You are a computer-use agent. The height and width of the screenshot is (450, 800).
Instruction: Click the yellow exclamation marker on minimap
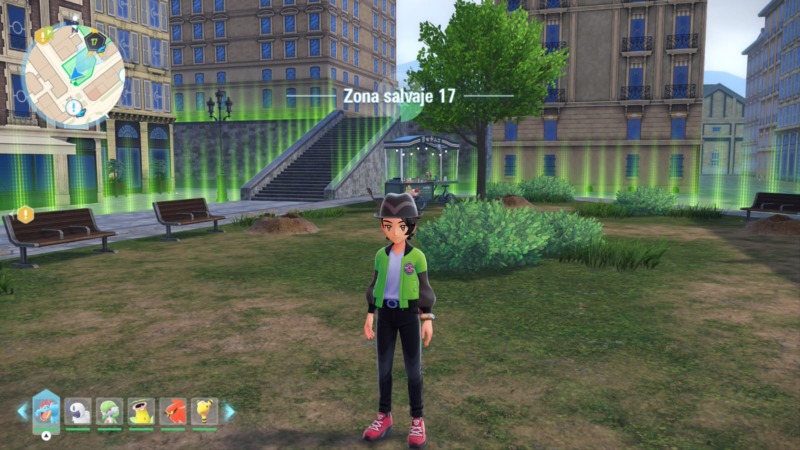pyautogui.click(x=42, y=35)
